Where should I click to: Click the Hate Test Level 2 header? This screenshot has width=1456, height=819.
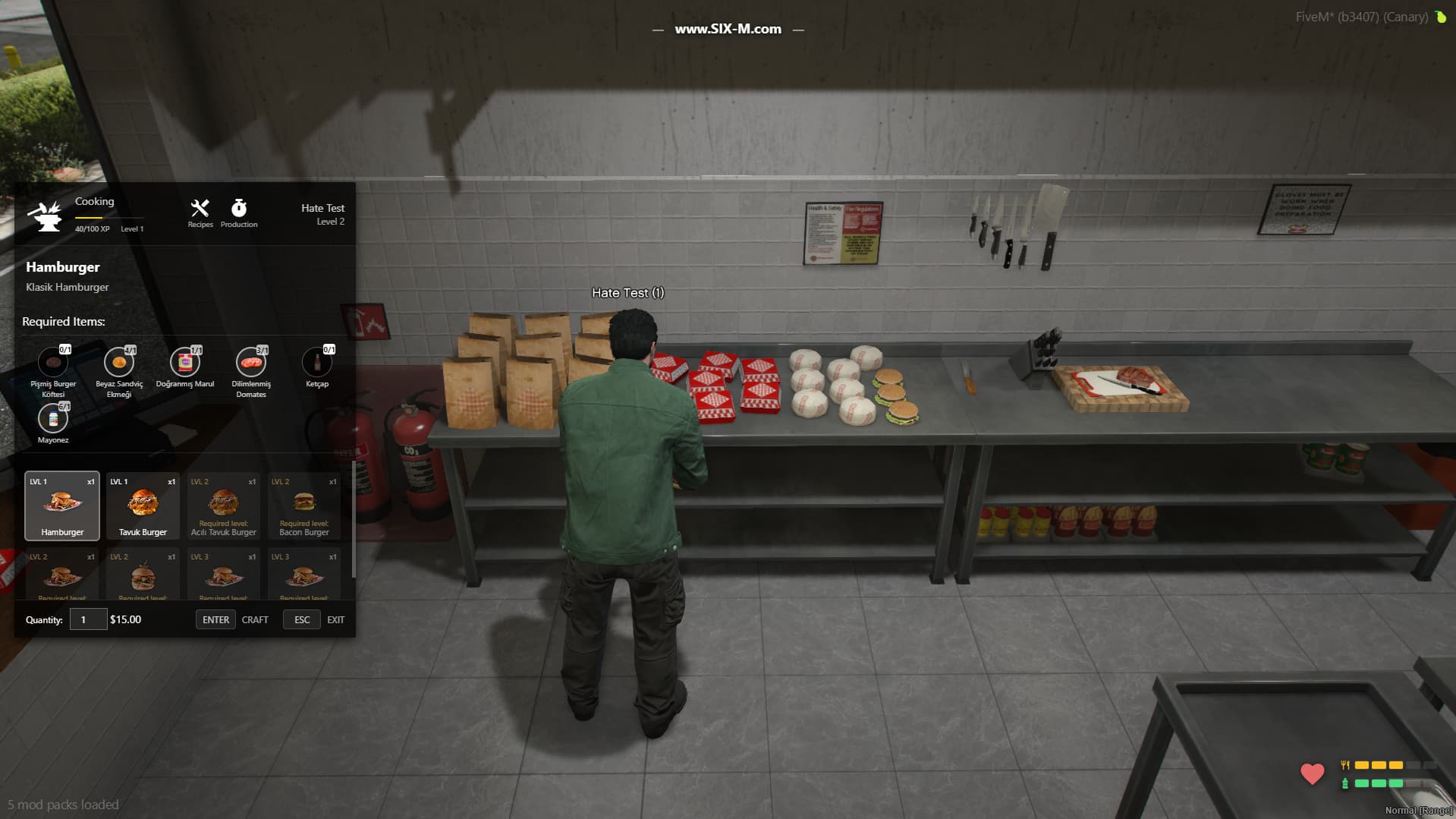322,214
